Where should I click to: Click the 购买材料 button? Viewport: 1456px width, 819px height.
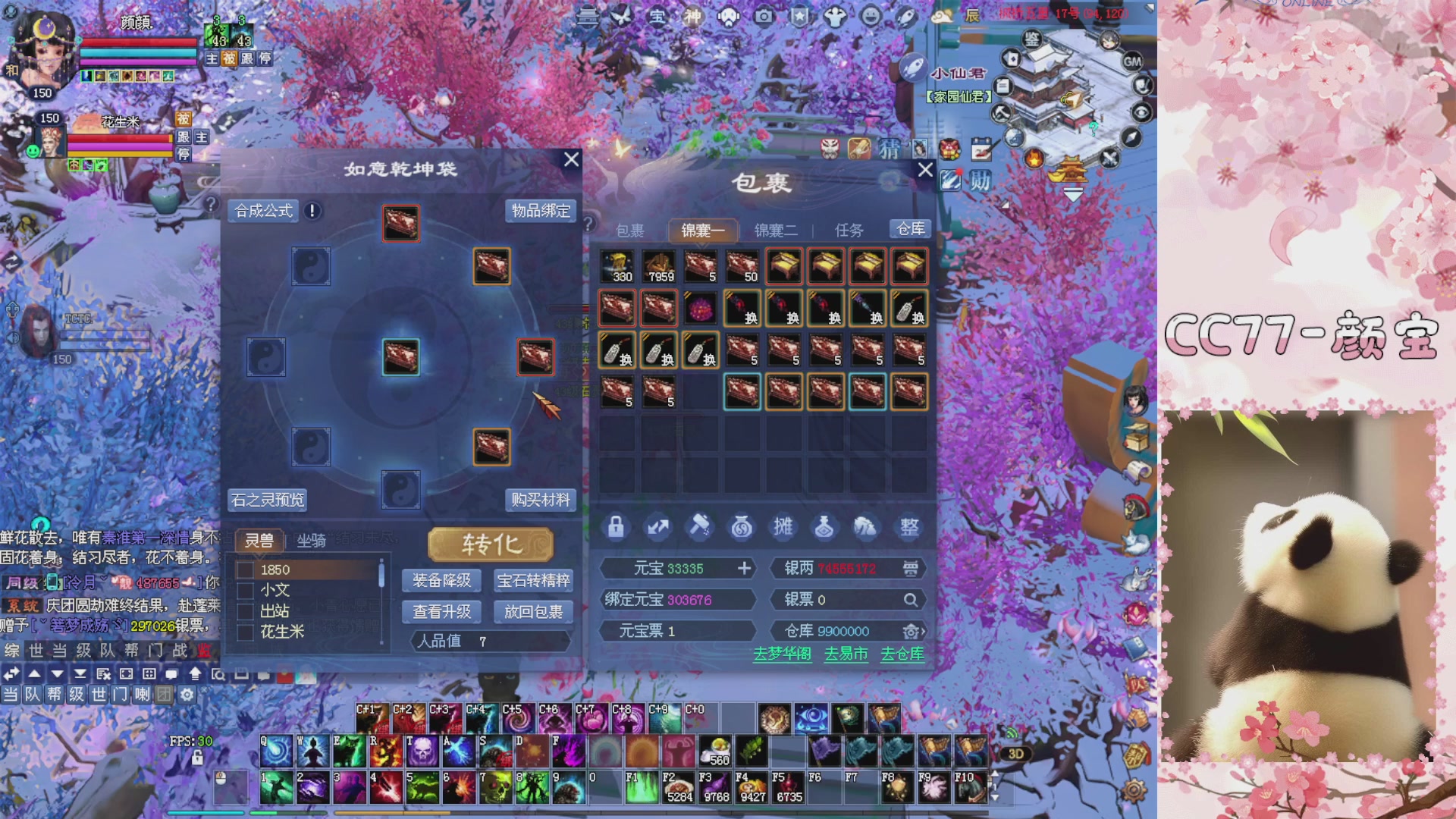[540, 500]
